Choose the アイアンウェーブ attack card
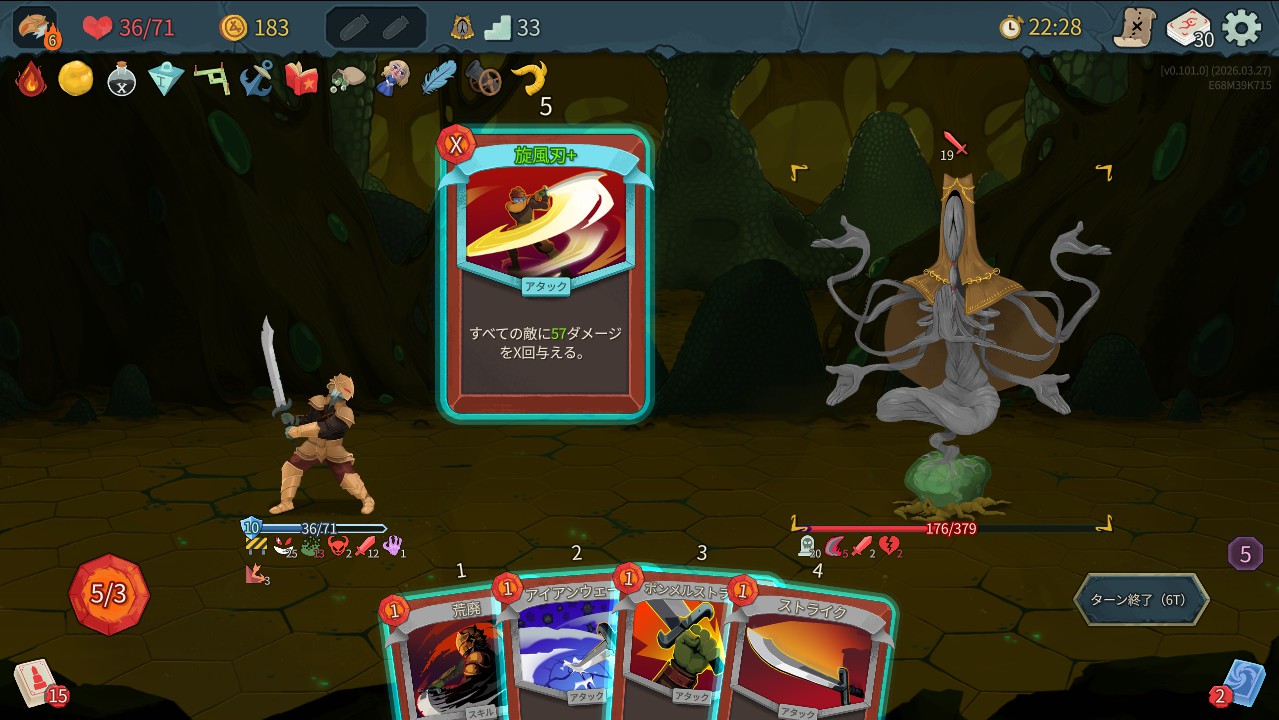 tap(560, 650)
